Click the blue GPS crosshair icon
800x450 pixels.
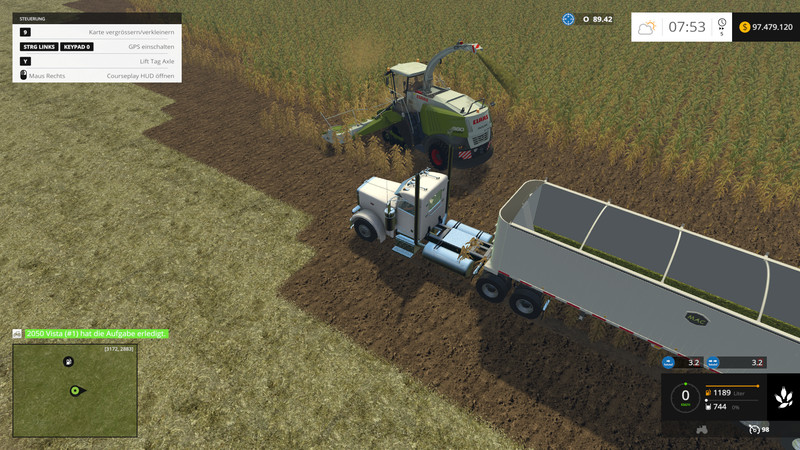(x=569, y=19)
